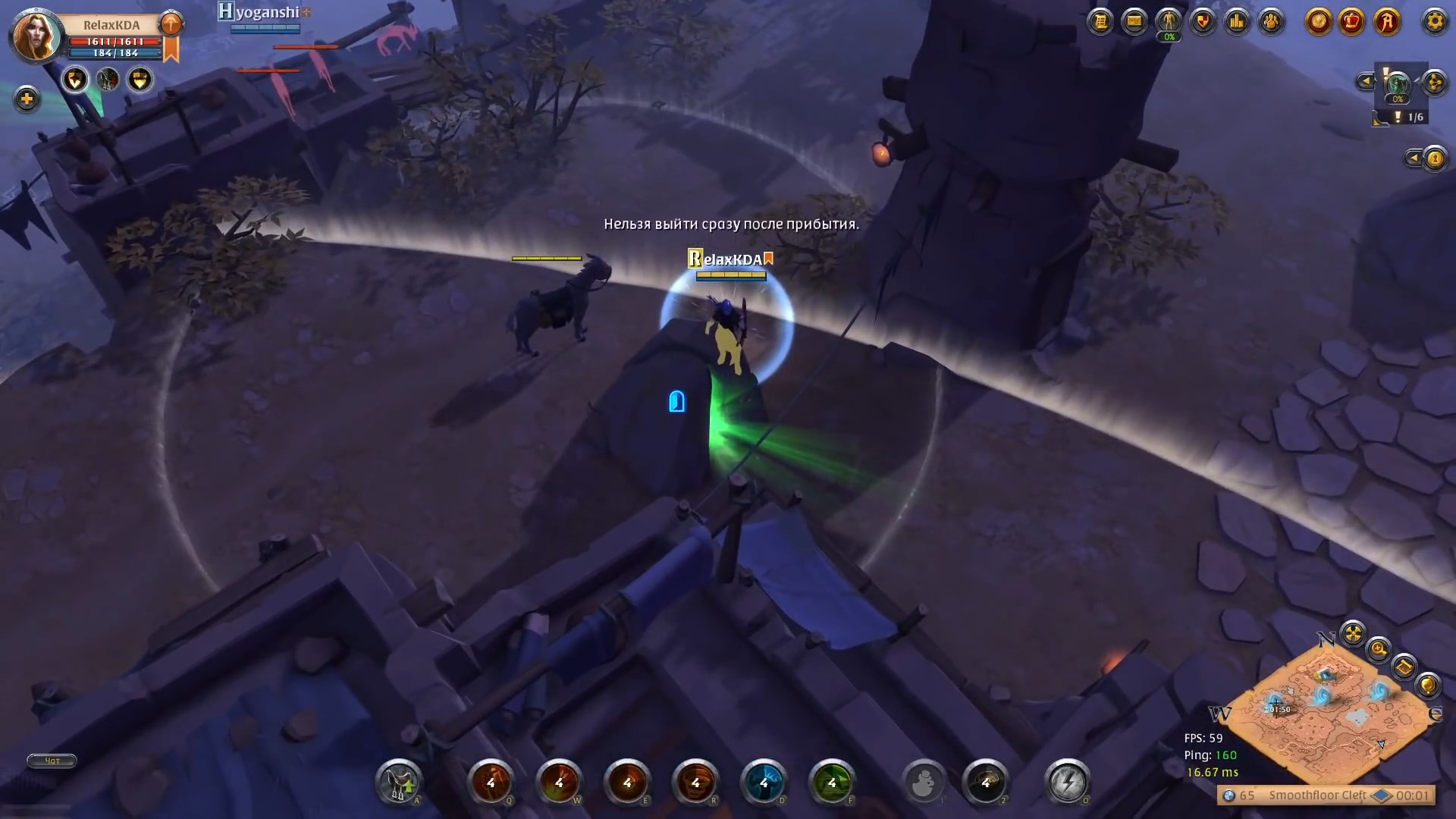
Task: Trigger the R-slot skull ability
Action: coord(695,785)
